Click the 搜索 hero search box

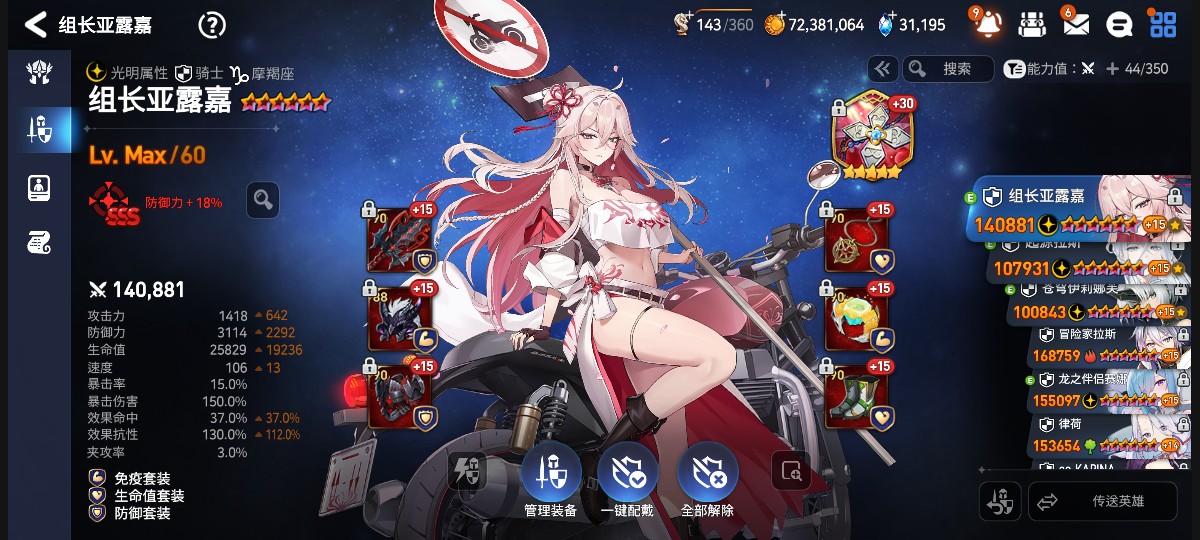947,68
